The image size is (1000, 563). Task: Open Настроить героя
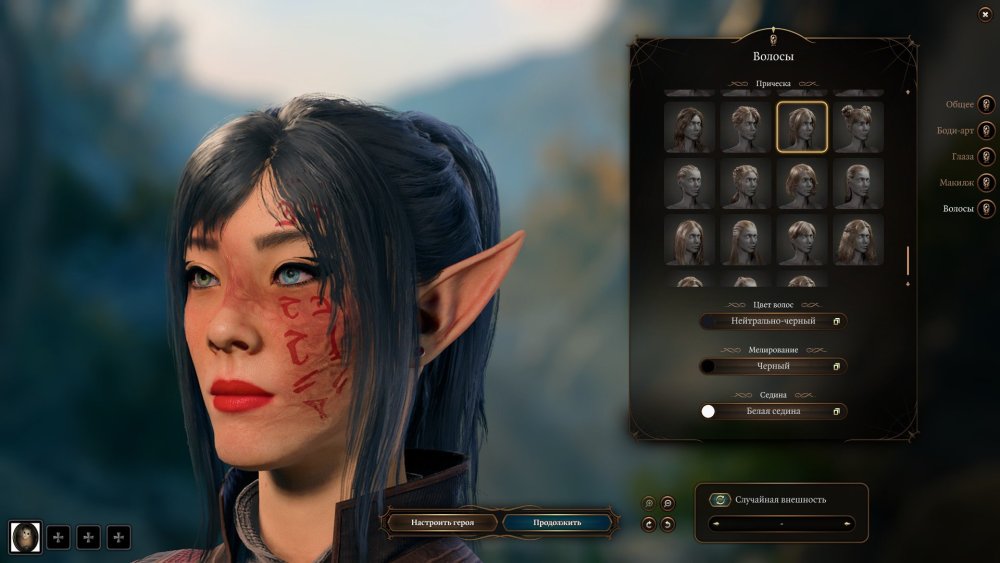pos(441,522)
